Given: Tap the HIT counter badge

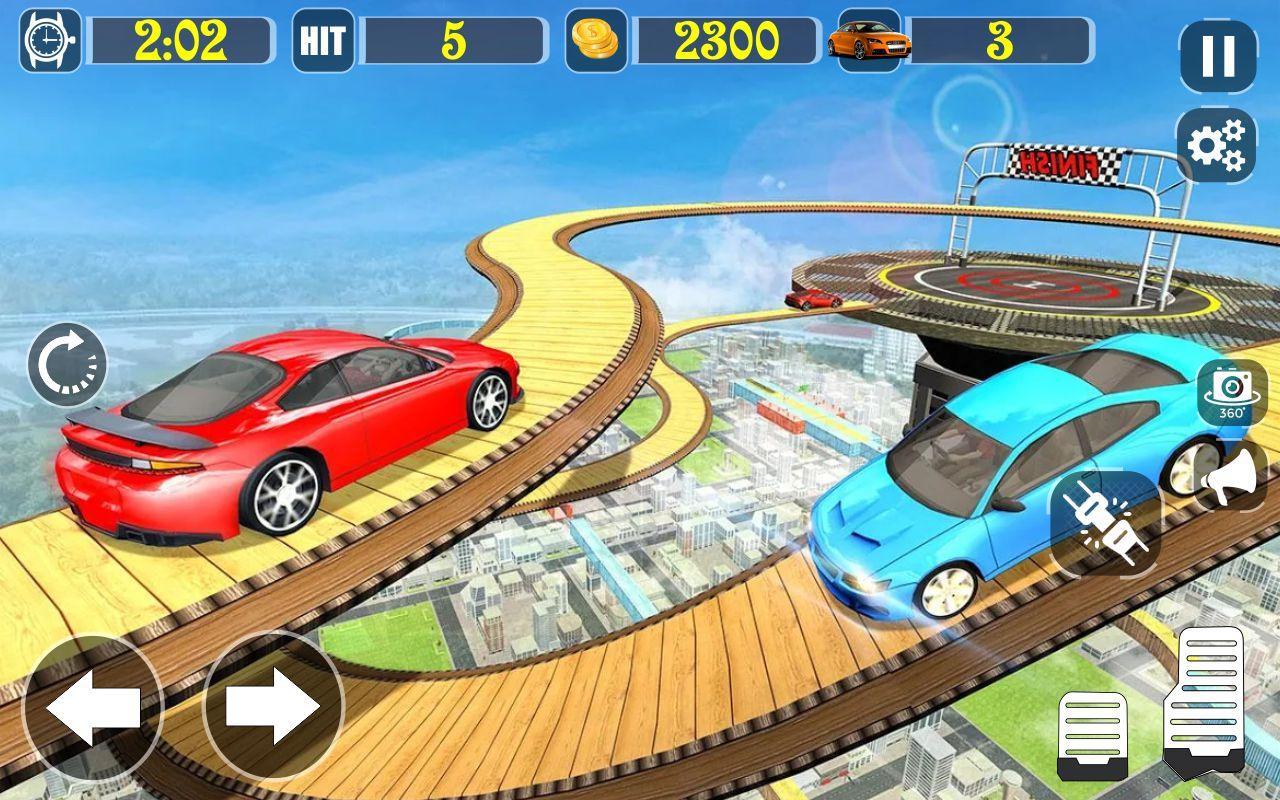Looking at the screenshot, I should tap(322, 40).
